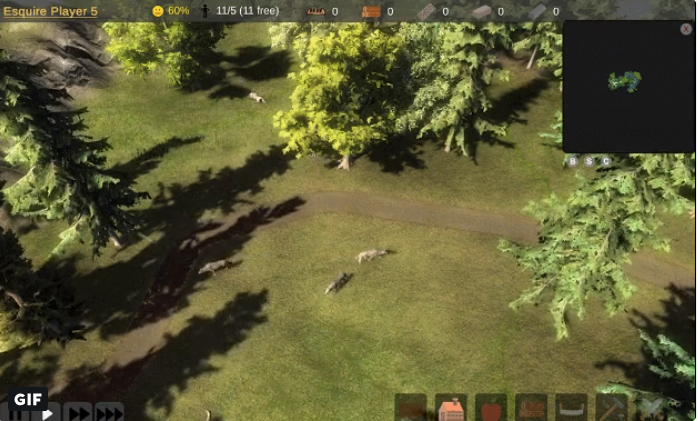This screenshot has height=421, width=698.
Task: Open the hammer tools building category
Action: click(611, 408)
